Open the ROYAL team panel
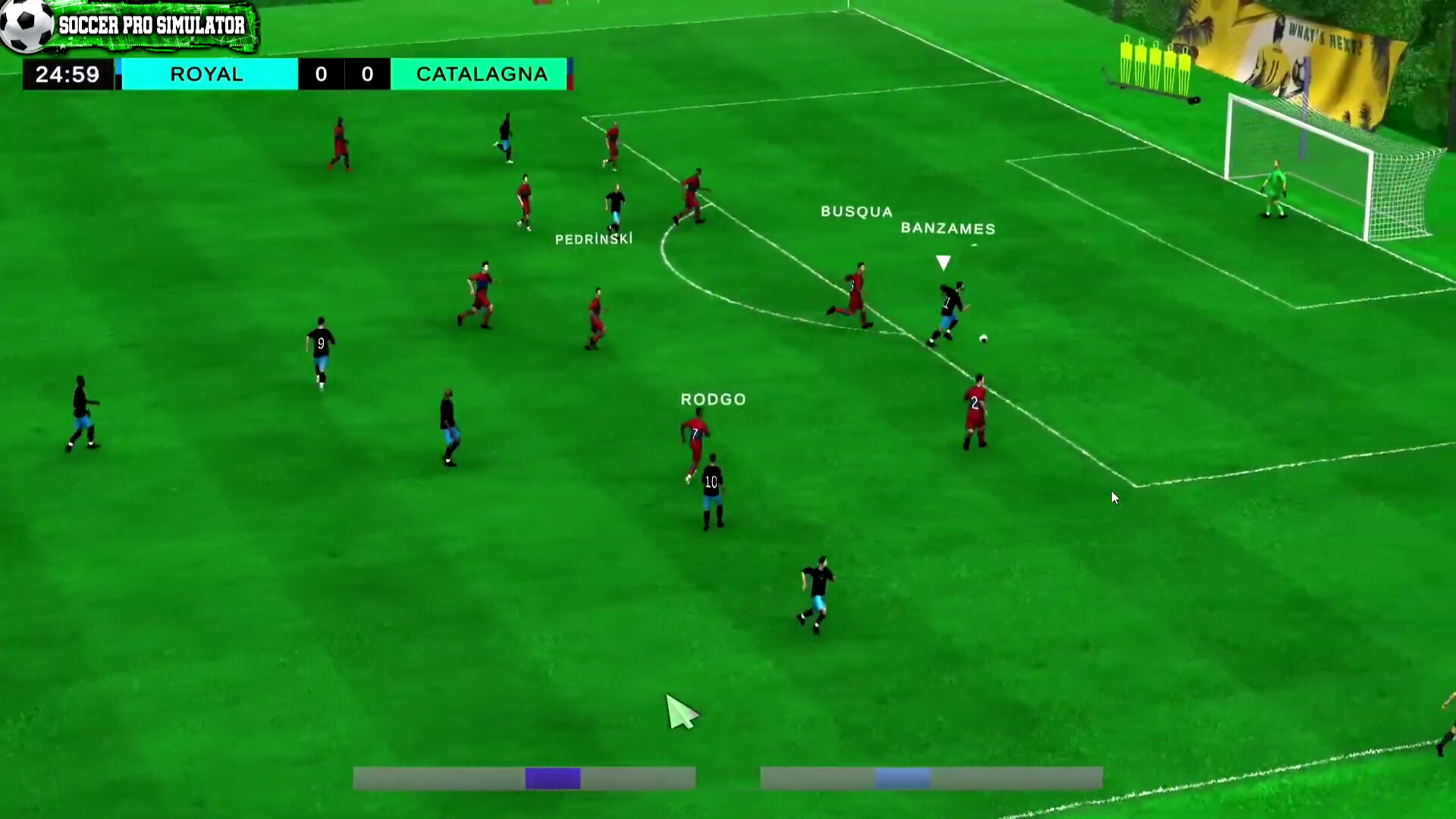The image size is (1456, 819). pos(207,74)
